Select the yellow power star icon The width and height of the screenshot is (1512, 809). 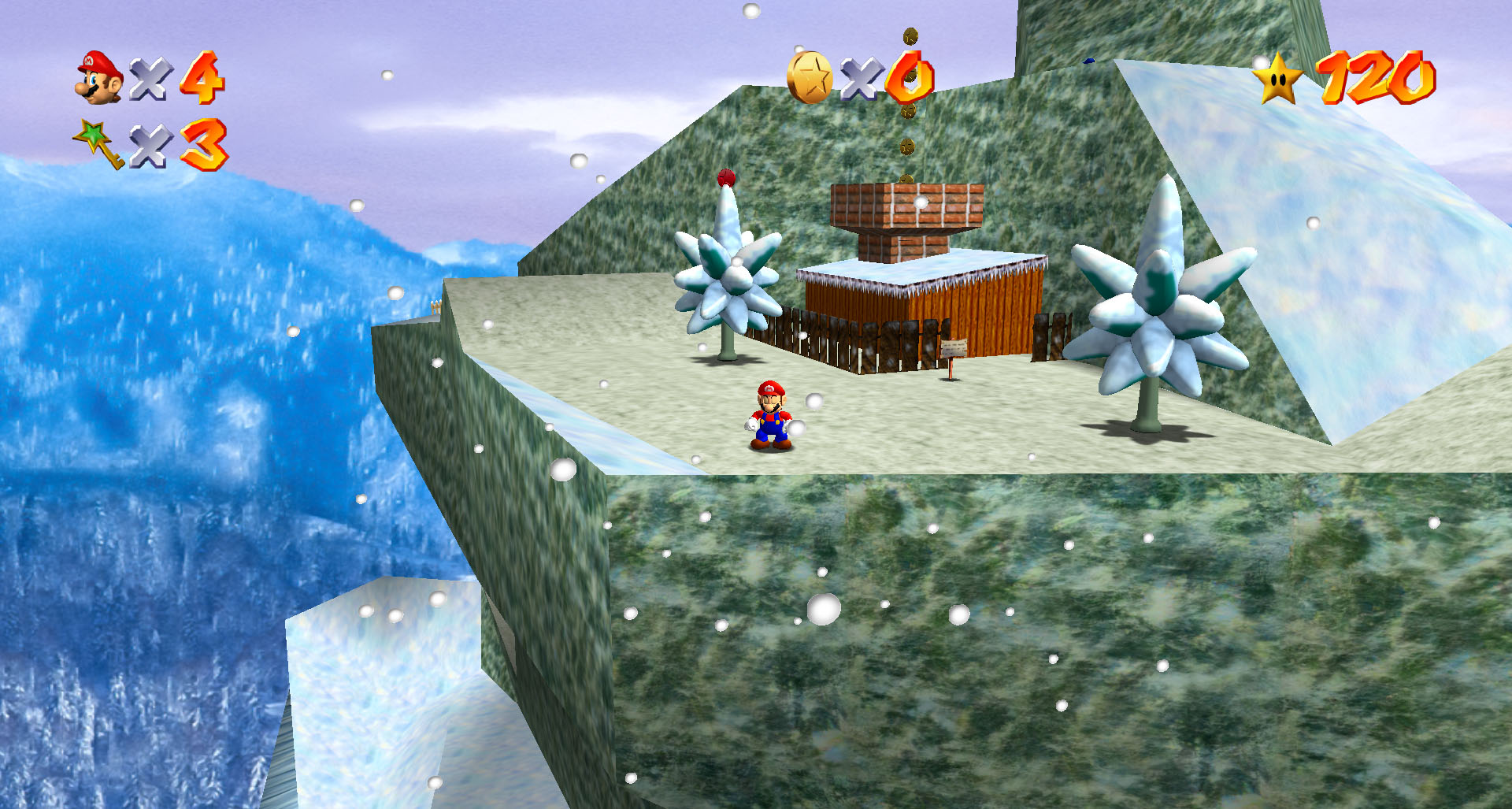click(x=1279, y=79)
